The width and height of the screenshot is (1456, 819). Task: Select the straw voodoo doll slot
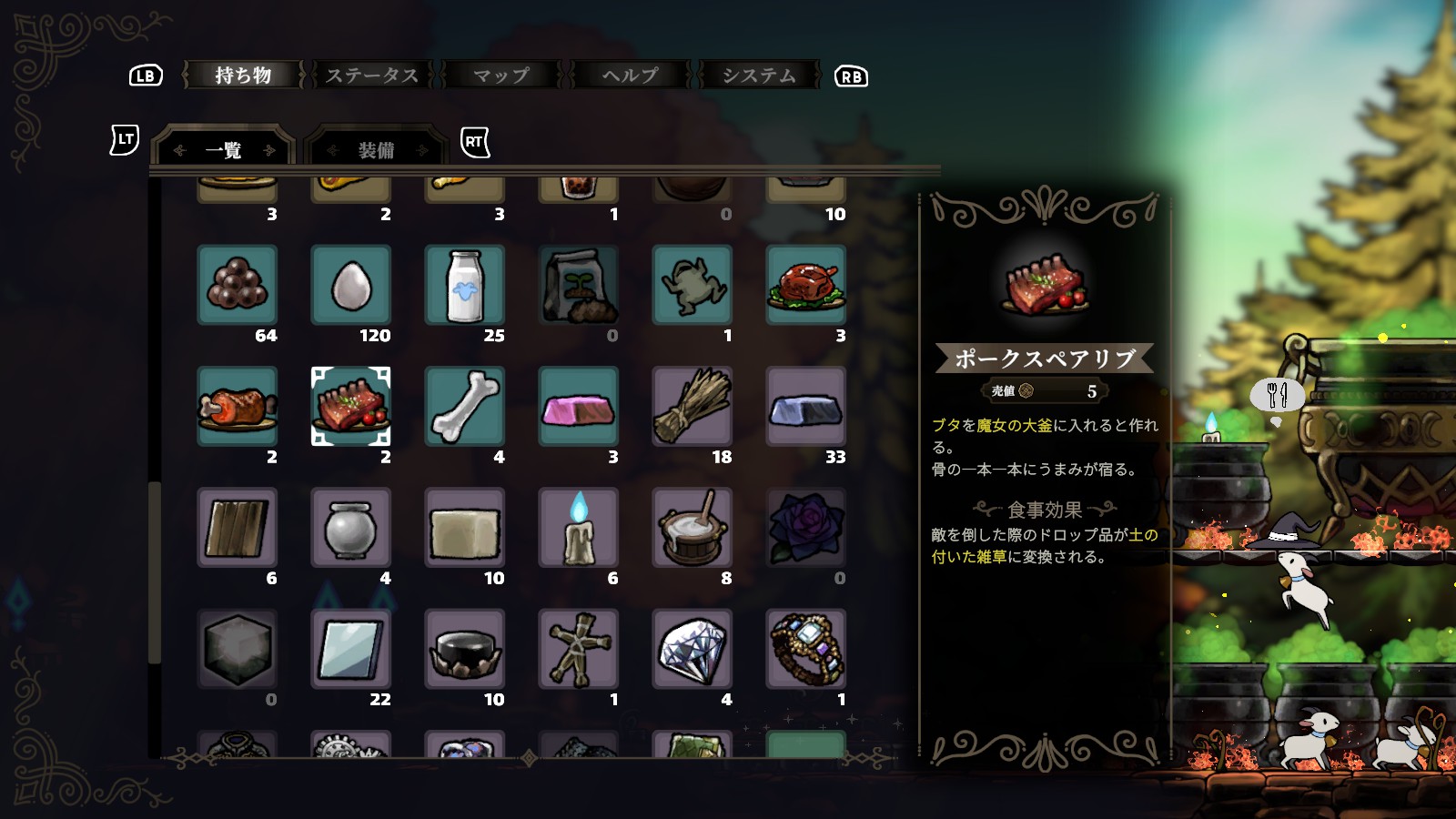coord(579,648)
